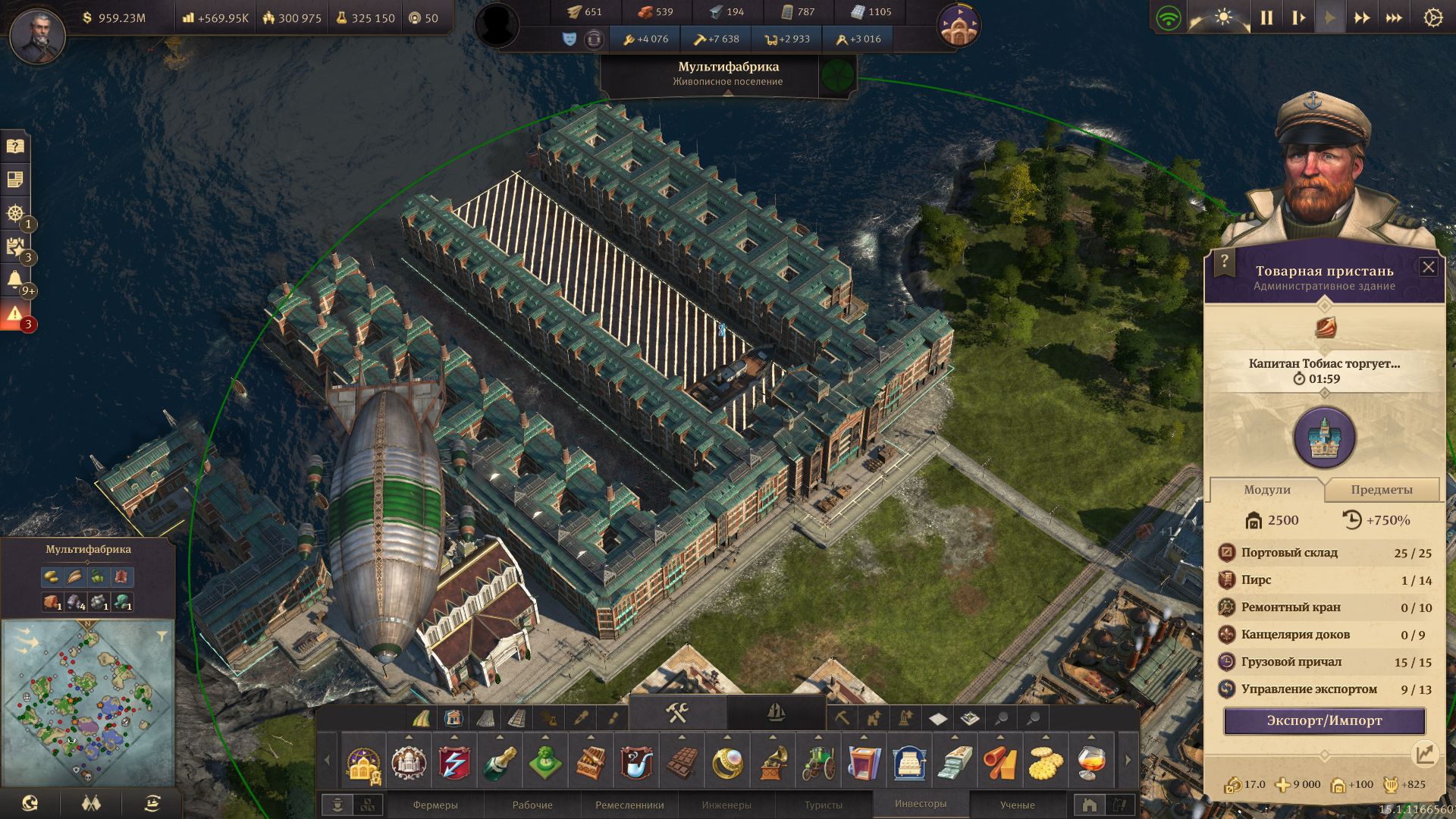Set game speed to triple fast-forward

[1394, 18]
